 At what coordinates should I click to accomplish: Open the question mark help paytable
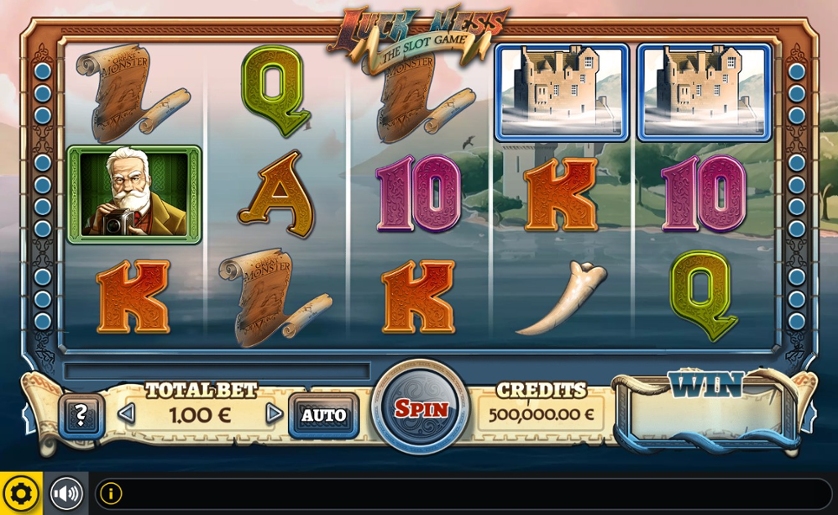click(81, 414)
